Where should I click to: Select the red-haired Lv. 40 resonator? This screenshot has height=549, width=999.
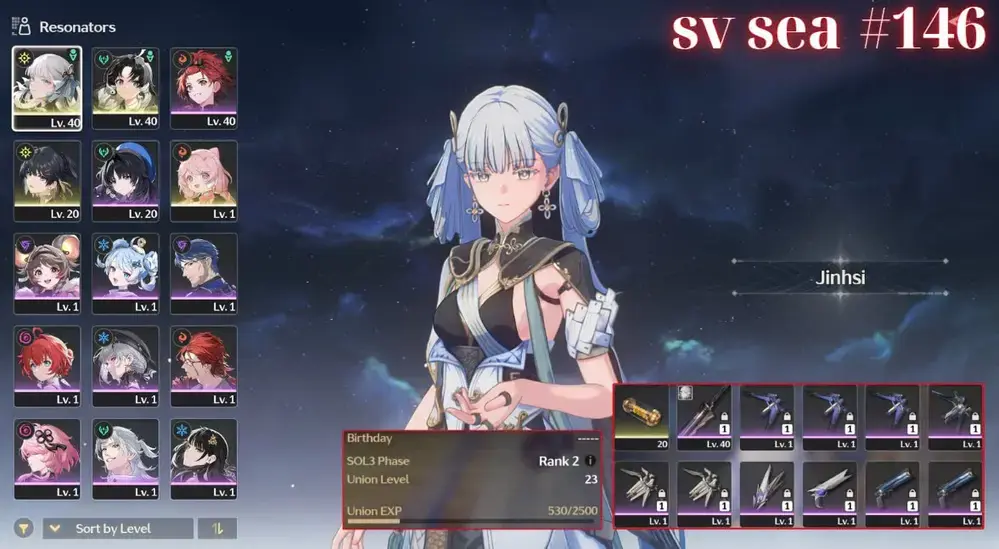204,87
